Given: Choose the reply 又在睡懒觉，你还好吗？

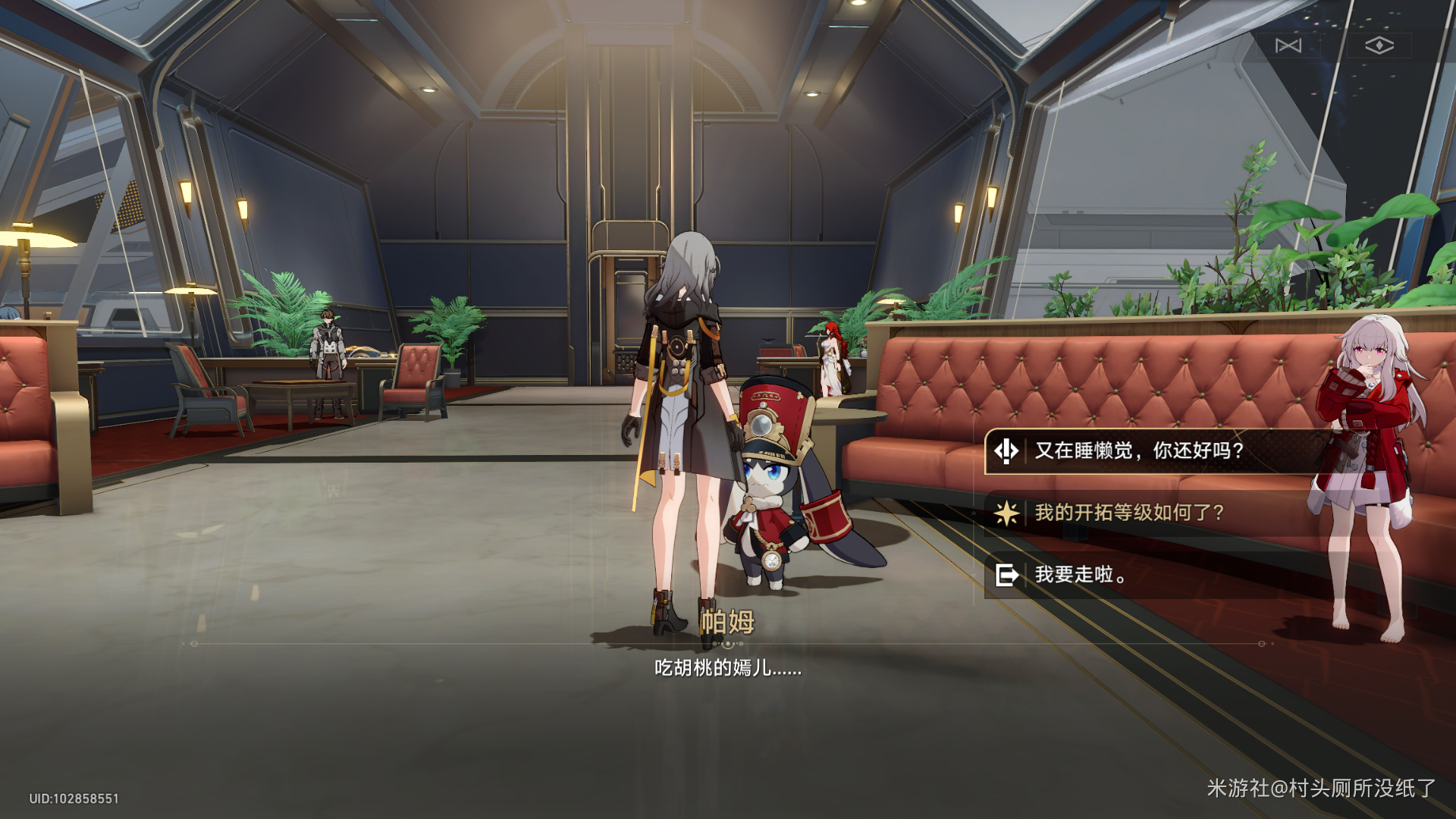Looking at the screenshot, I should 1137,451.
